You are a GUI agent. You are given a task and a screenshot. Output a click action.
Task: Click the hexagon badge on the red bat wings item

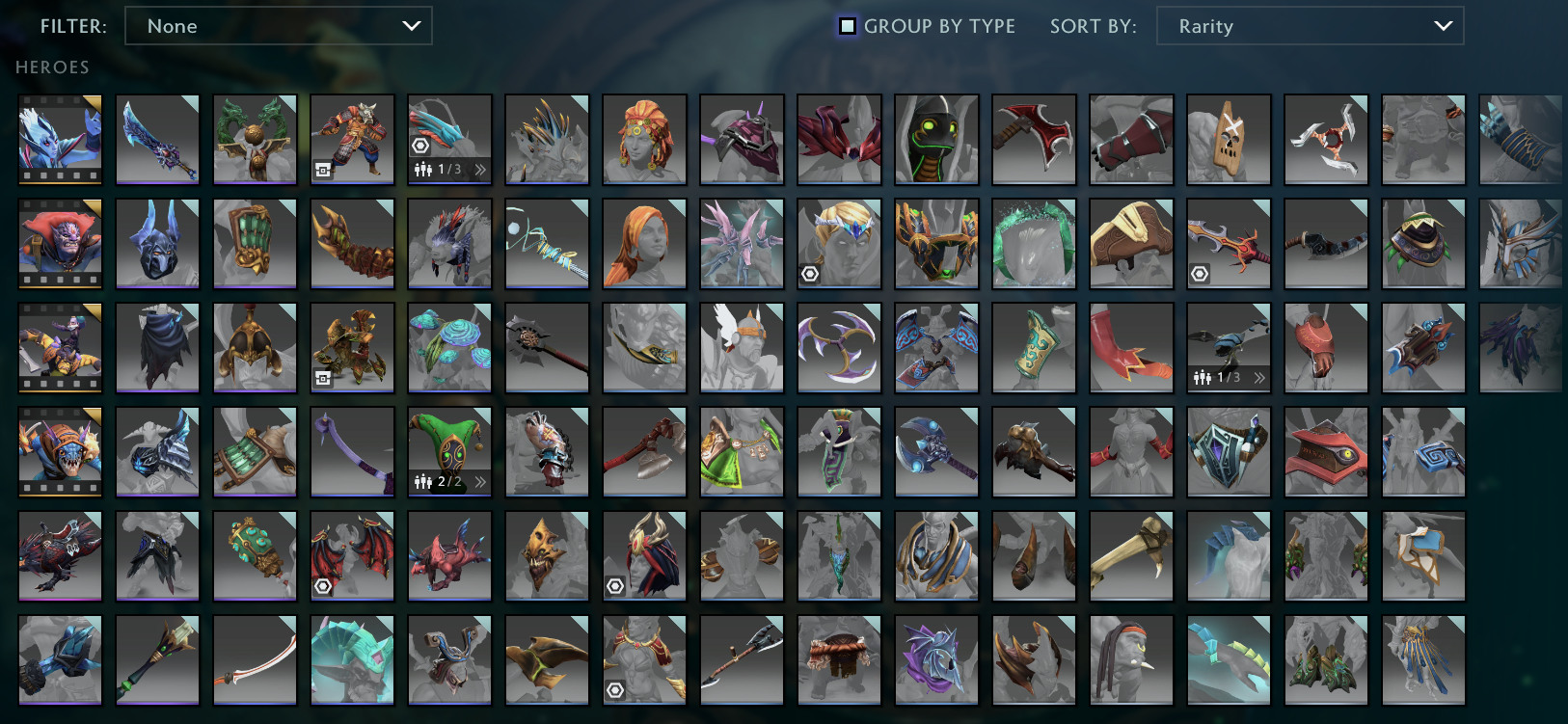tap(322, 586)
